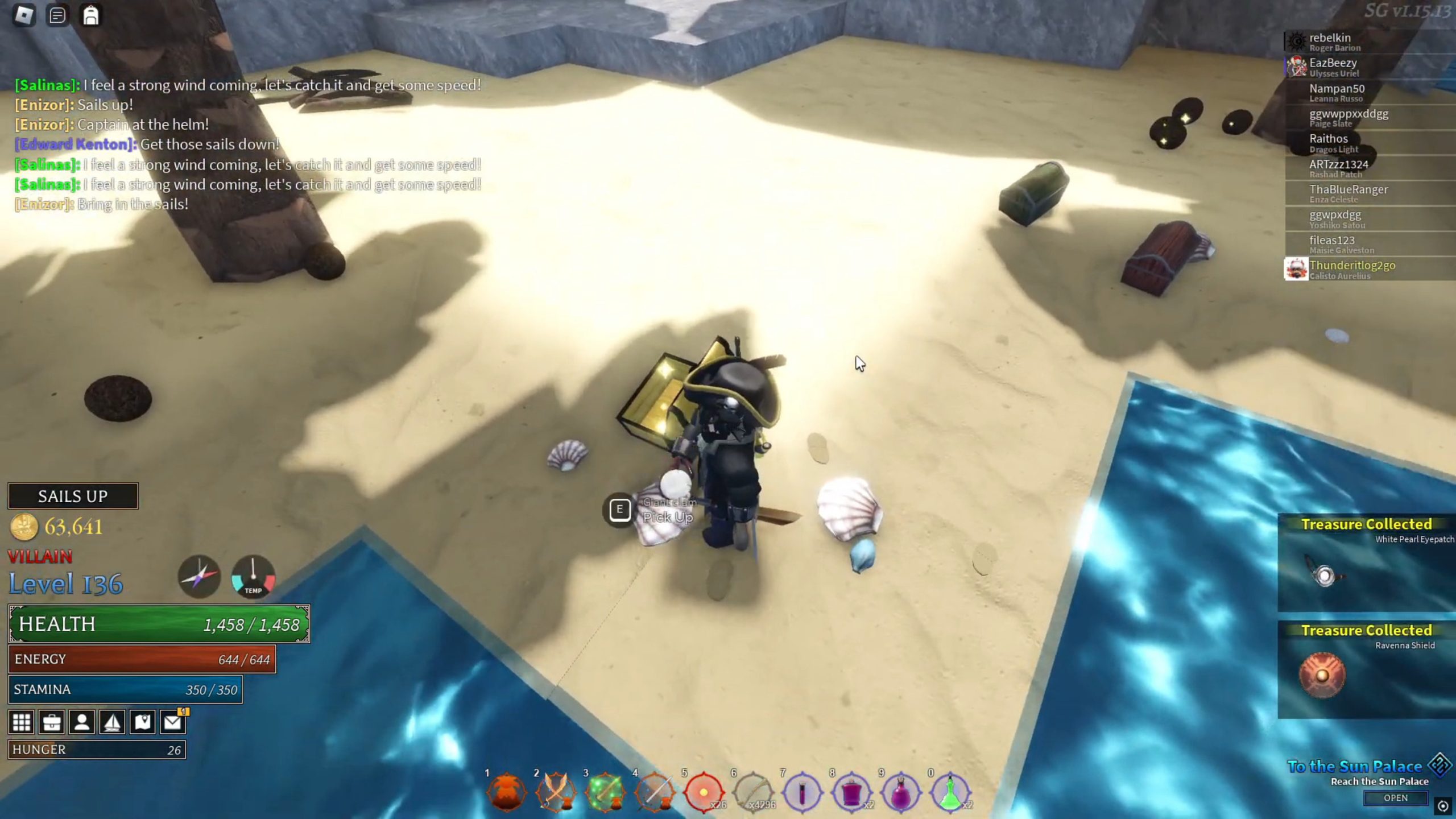Open the envelope mail button
This screenshot has height=819, width=1456.
coord(172,722)
